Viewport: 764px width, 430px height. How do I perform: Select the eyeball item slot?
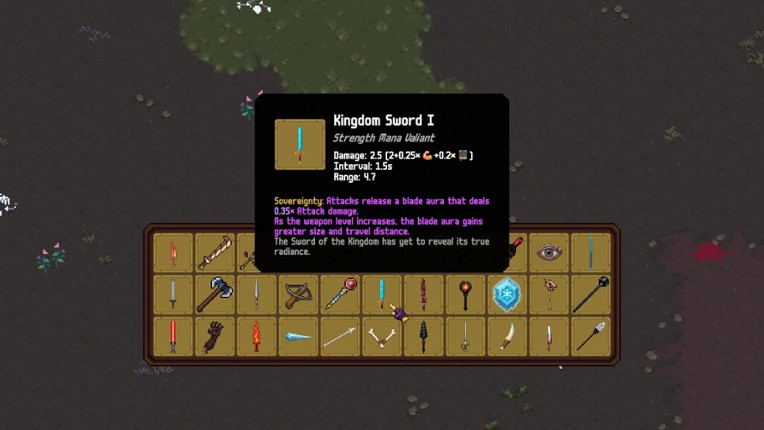pos(548,253)
